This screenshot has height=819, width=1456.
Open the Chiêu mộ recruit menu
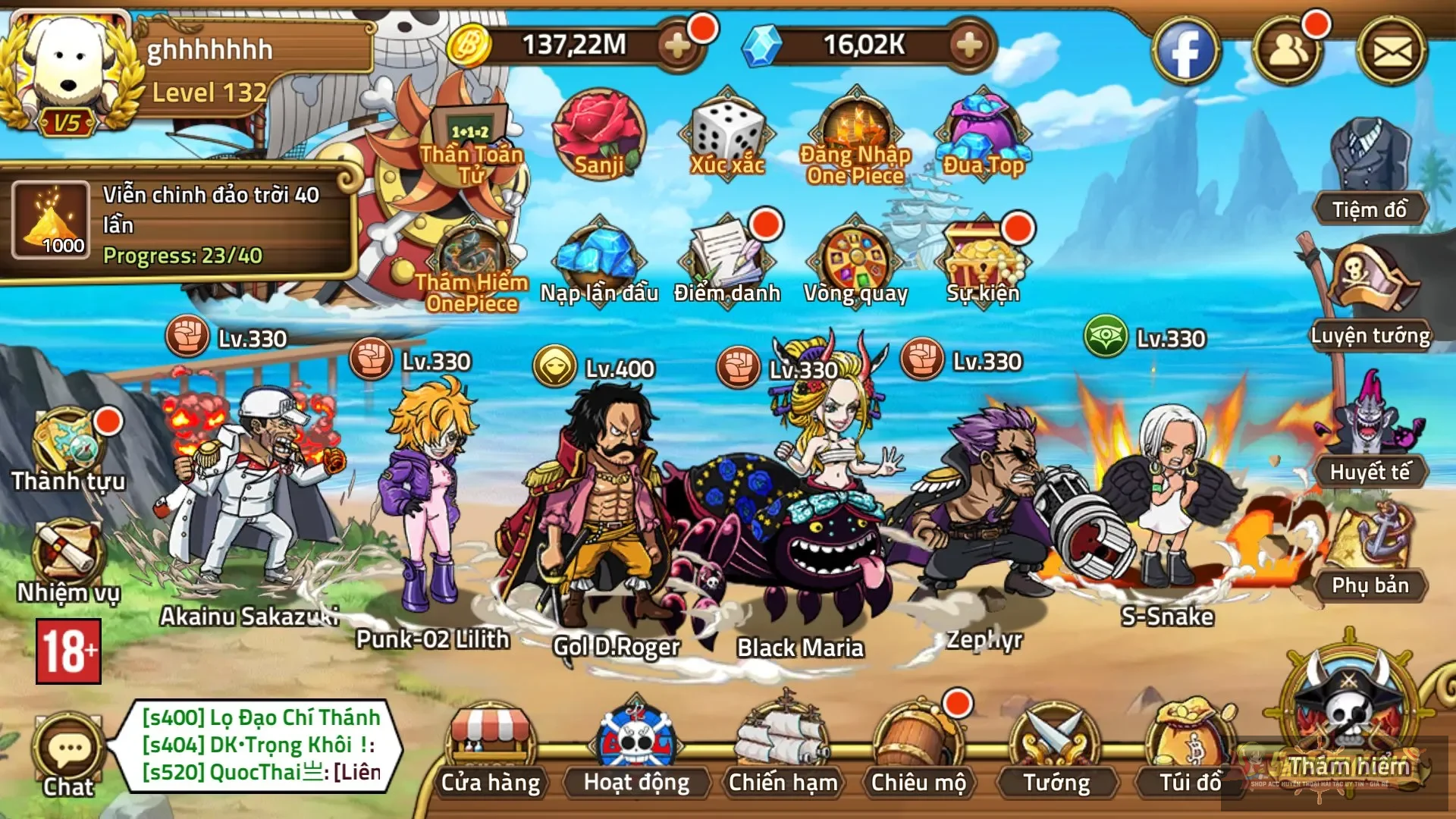point(918,751)
